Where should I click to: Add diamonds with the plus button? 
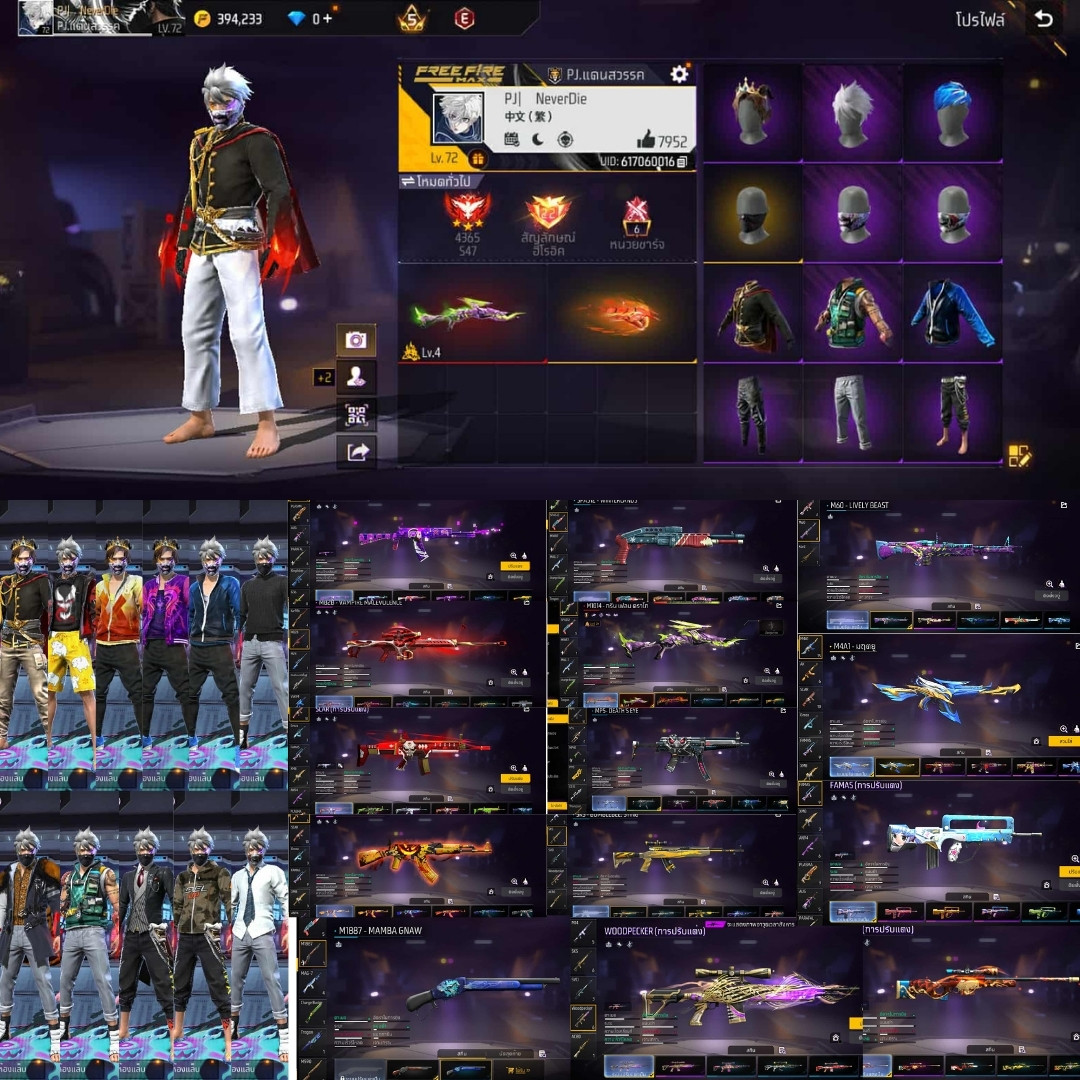coord(328,19)
